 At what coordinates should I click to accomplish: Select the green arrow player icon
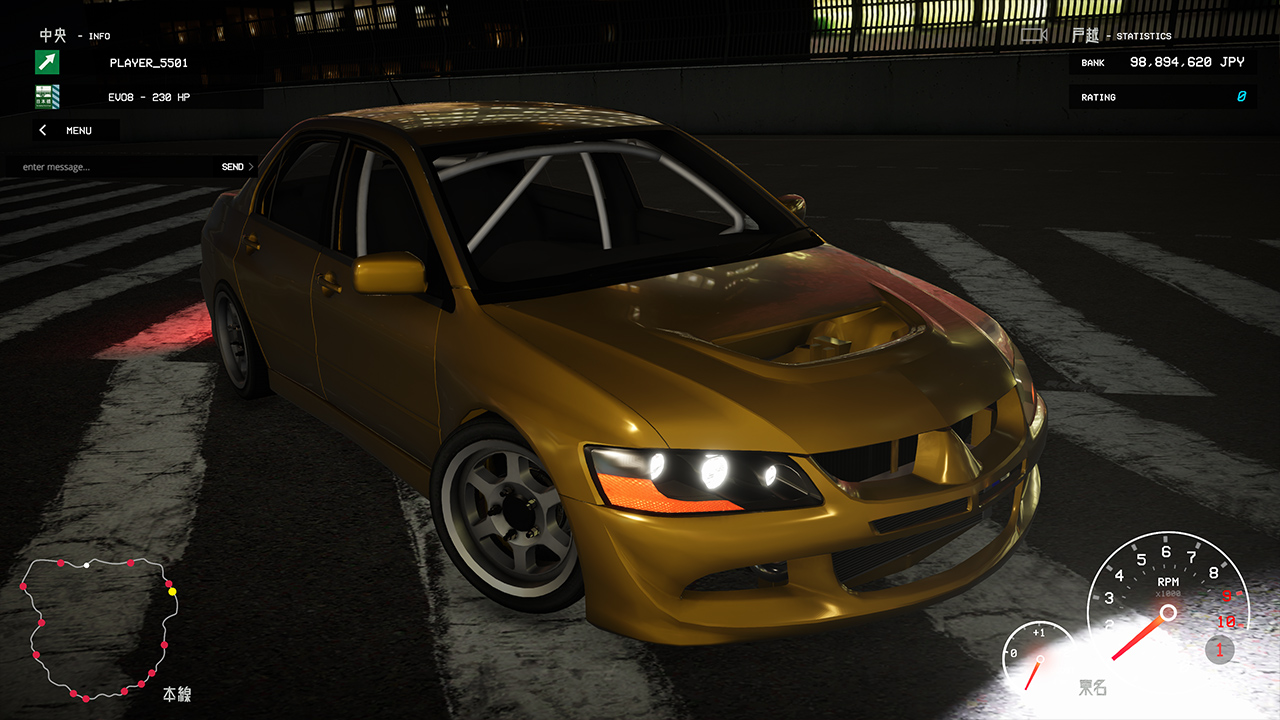click(x=47, y=62)
